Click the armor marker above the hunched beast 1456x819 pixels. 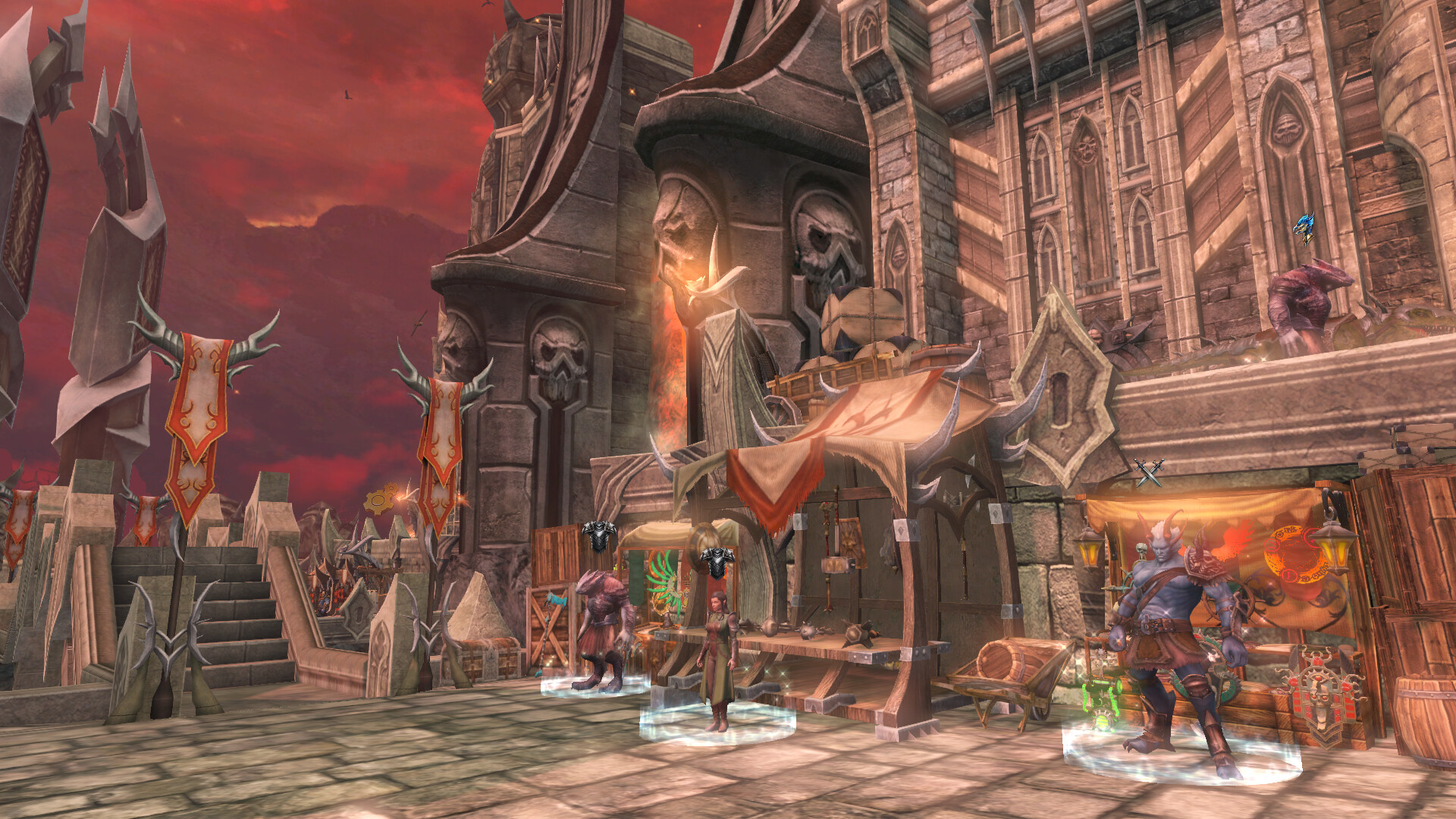click(598, 535)
